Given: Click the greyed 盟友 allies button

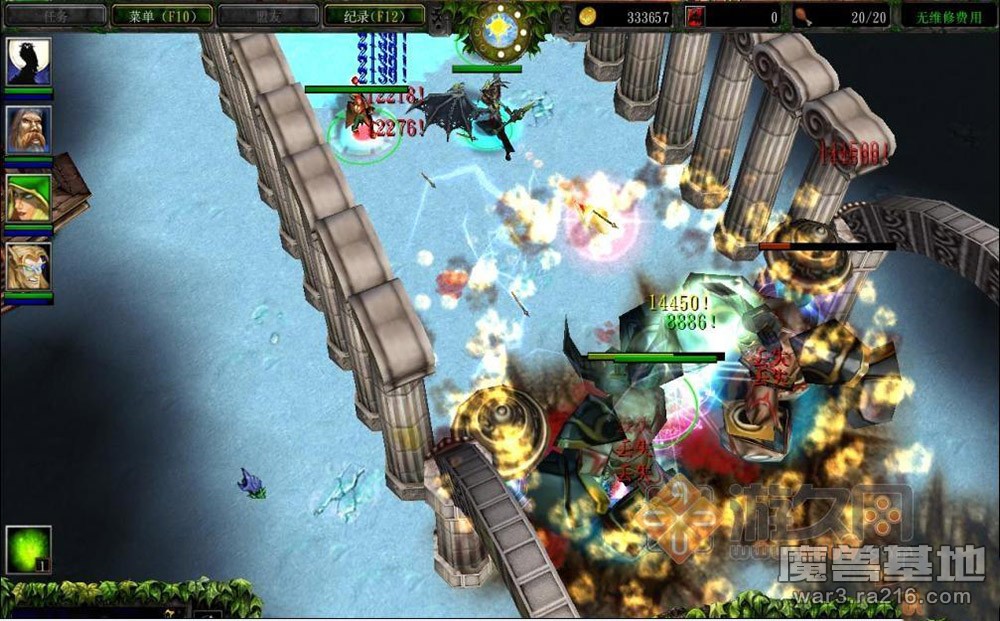Looking at the screenshot, I should (x=266, y=16).
